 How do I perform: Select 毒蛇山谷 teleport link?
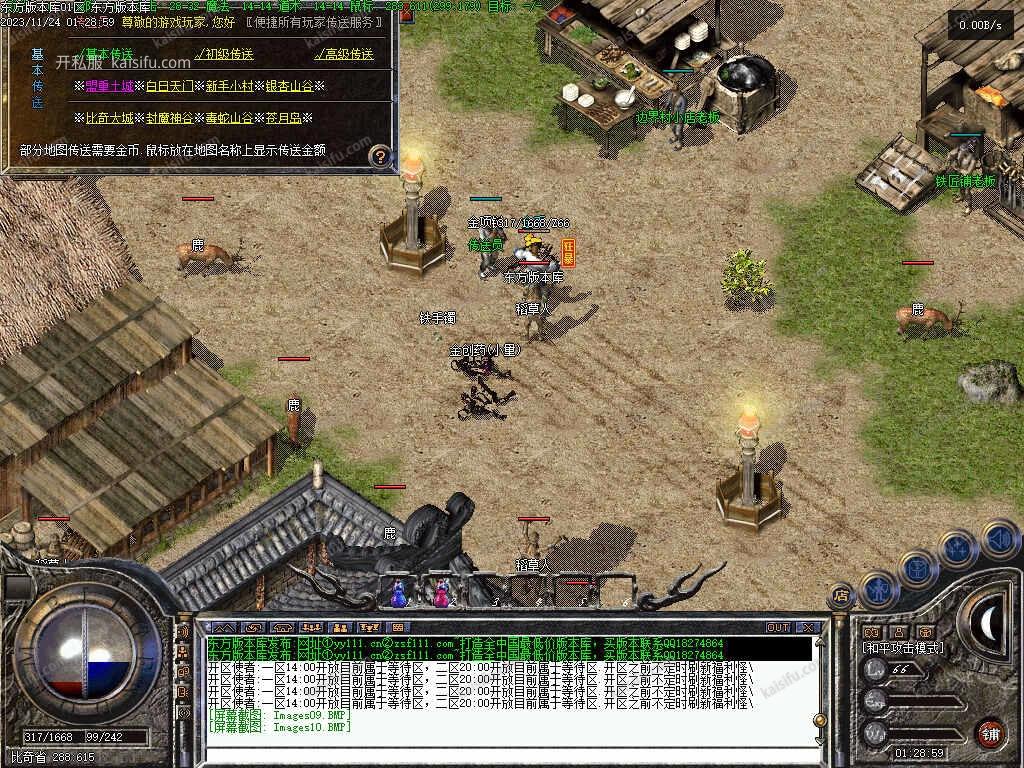229,118
